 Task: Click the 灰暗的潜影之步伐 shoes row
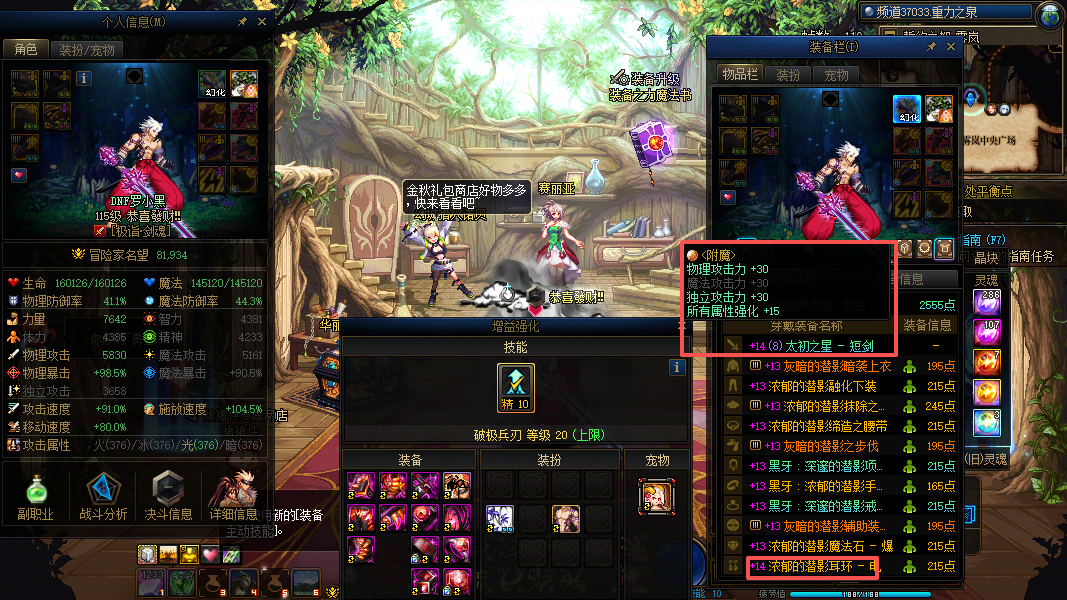pos(810,446)
